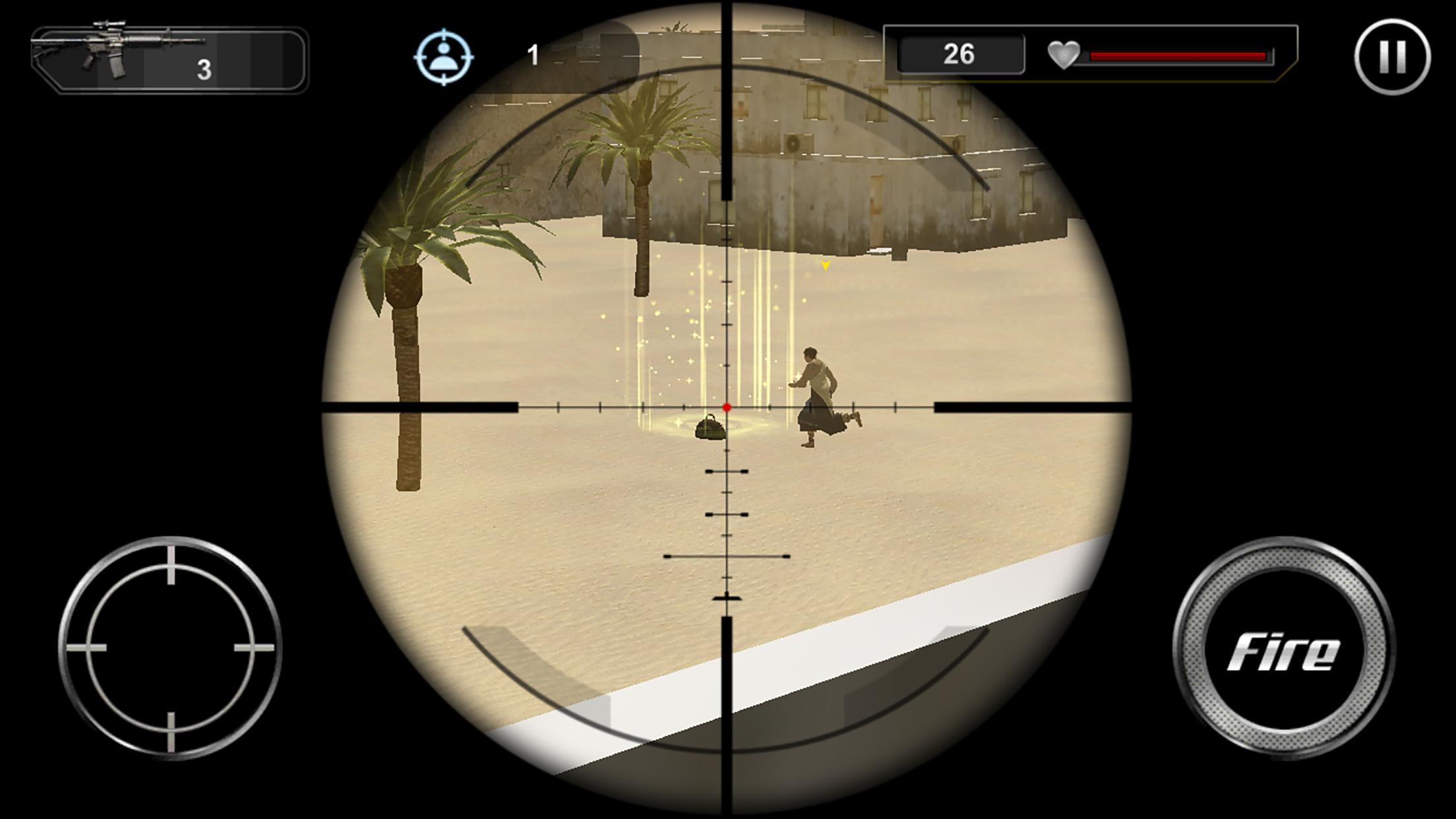The width and height of the screenshot is (1456, 819).
Task: Tap the scope's top vertical crosshair post
Action: pyautogui.click(x=728, y=99)
